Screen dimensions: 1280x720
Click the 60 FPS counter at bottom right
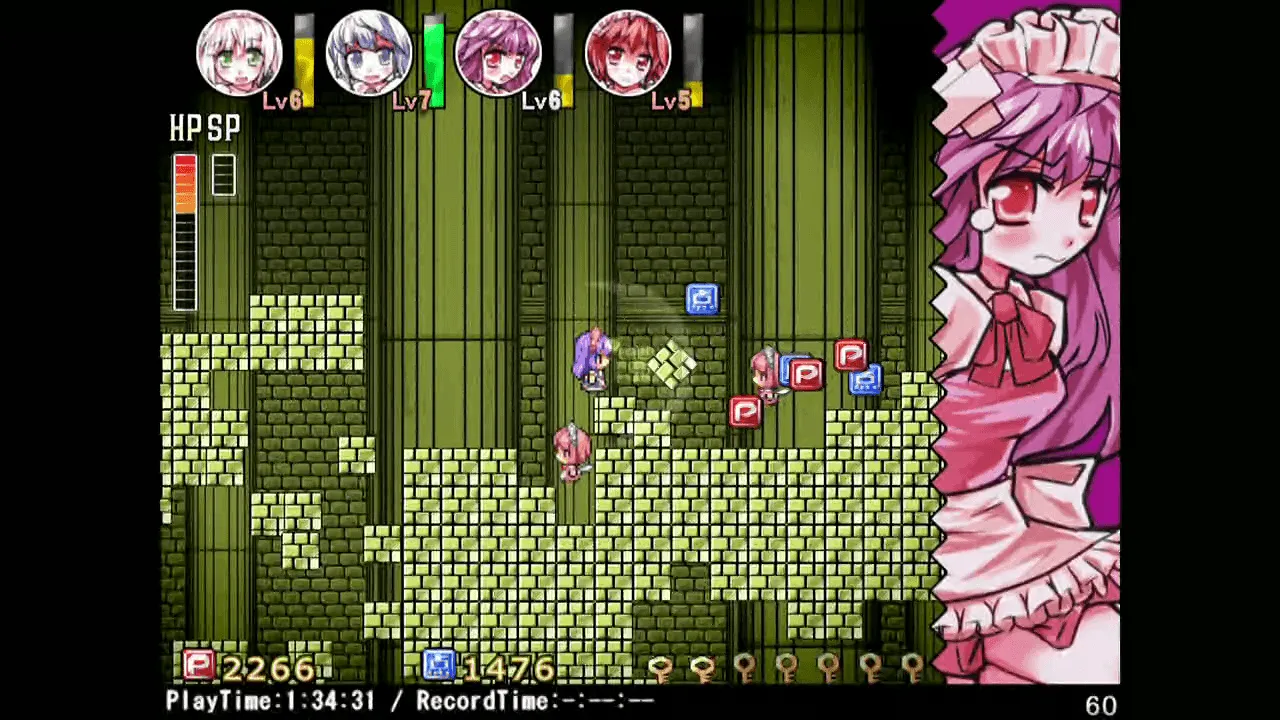pos(1100,704)
